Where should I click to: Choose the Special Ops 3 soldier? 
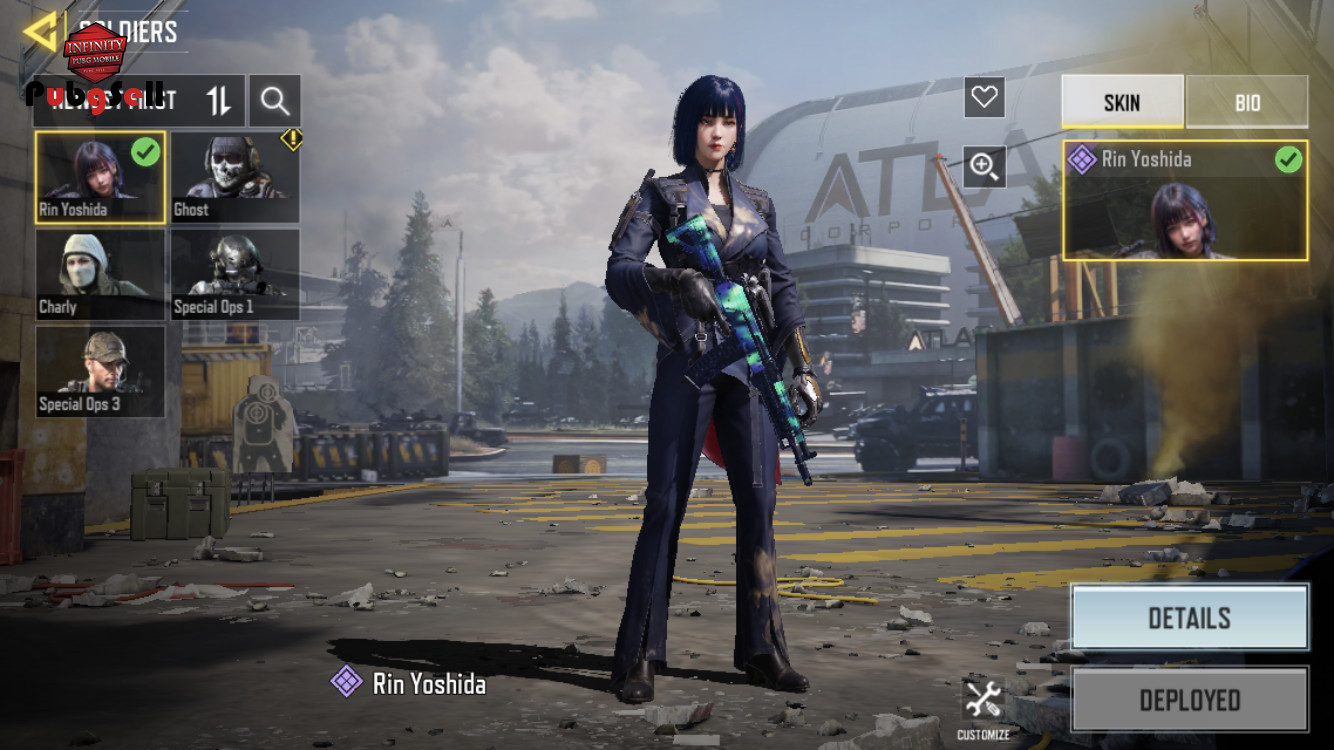tap(100, 371)
